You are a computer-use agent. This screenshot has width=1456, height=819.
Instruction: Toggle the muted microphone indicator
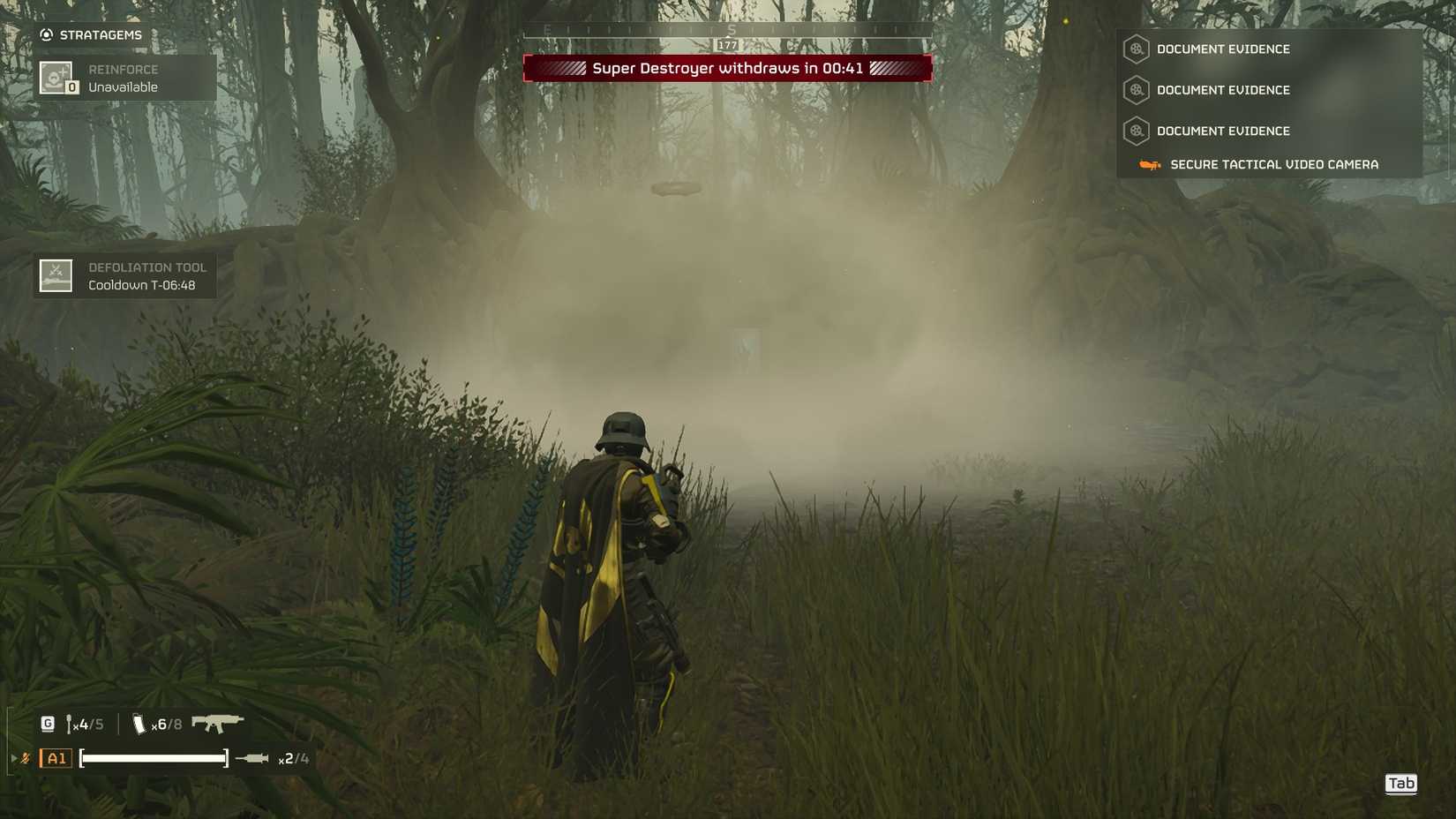[x=26, y=757]
